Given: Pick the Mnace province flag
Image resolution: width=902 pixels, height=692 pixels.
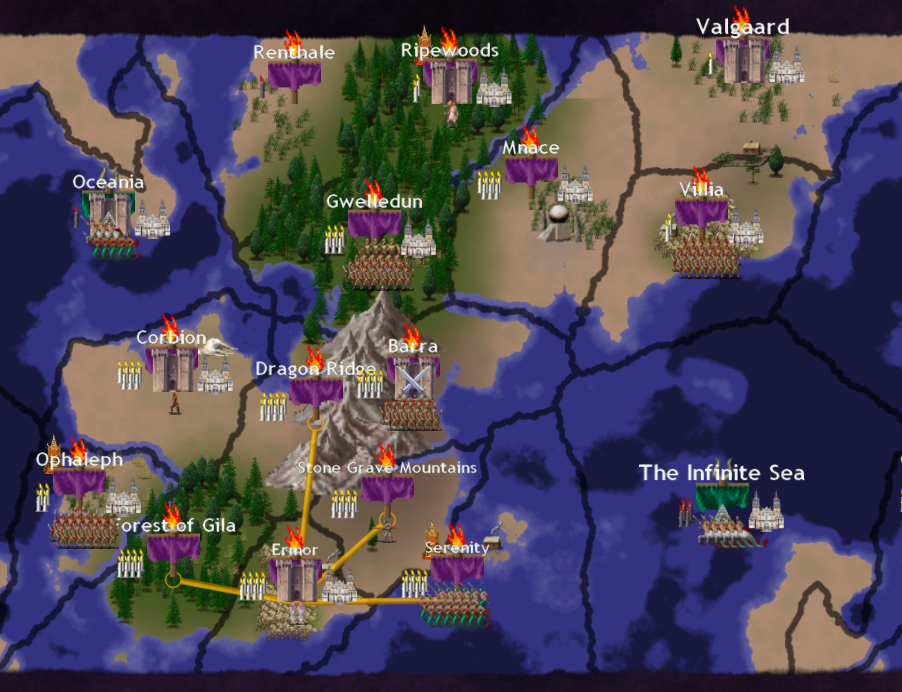Looking at the screenshot, I should click(531, 170).
